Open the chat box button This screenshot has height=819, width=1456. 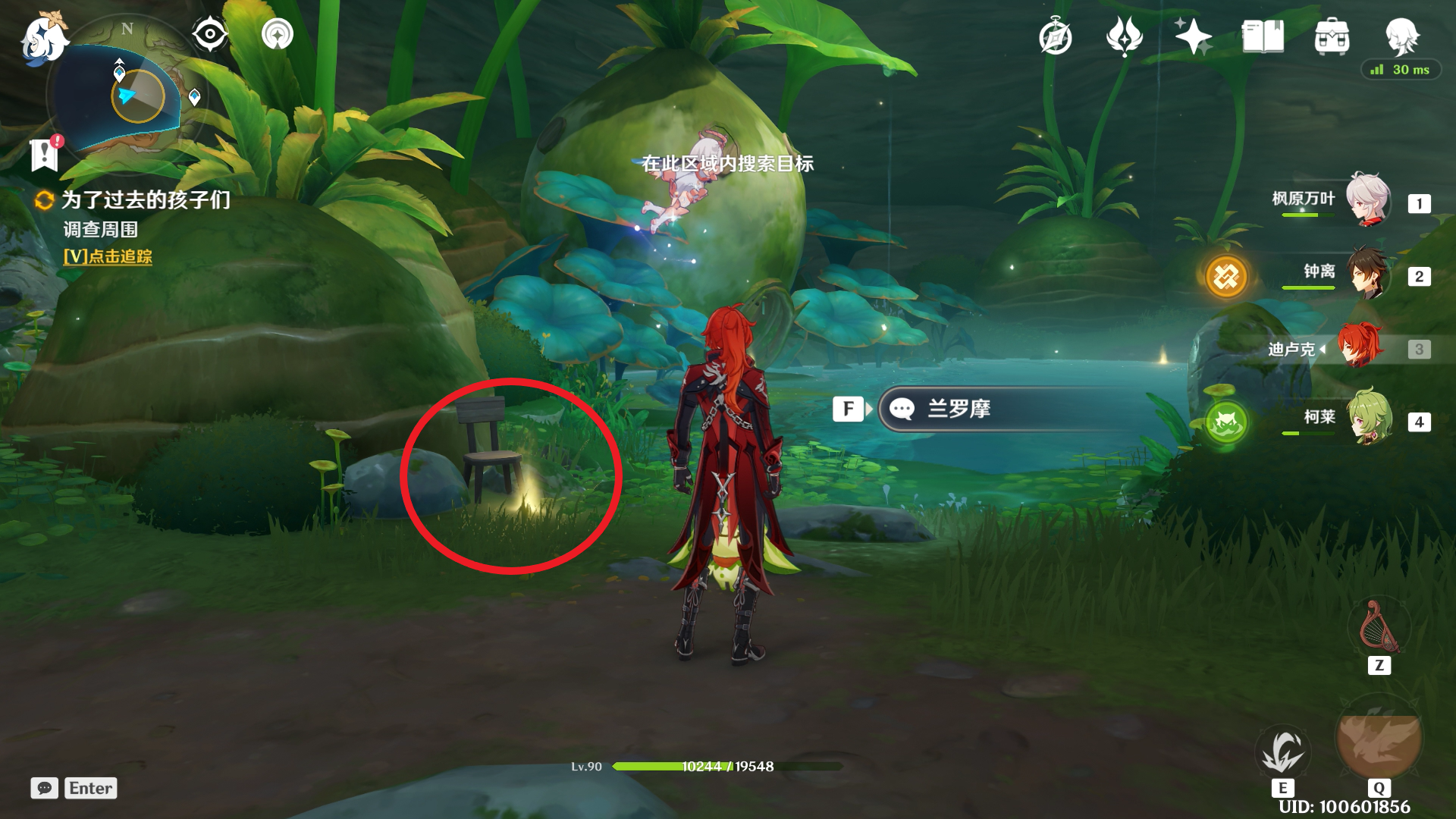[x=45, y=789]
